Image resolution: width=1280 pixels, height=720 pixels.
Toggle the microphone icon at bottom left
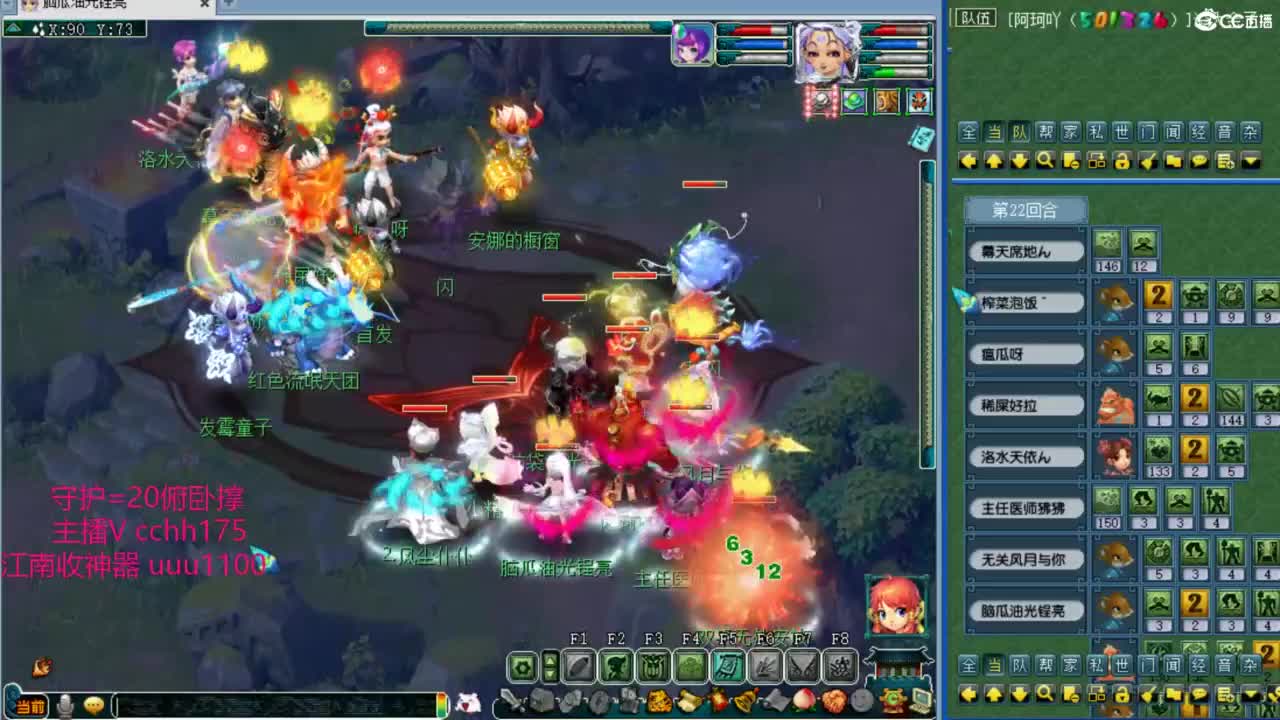coord(63,706)
